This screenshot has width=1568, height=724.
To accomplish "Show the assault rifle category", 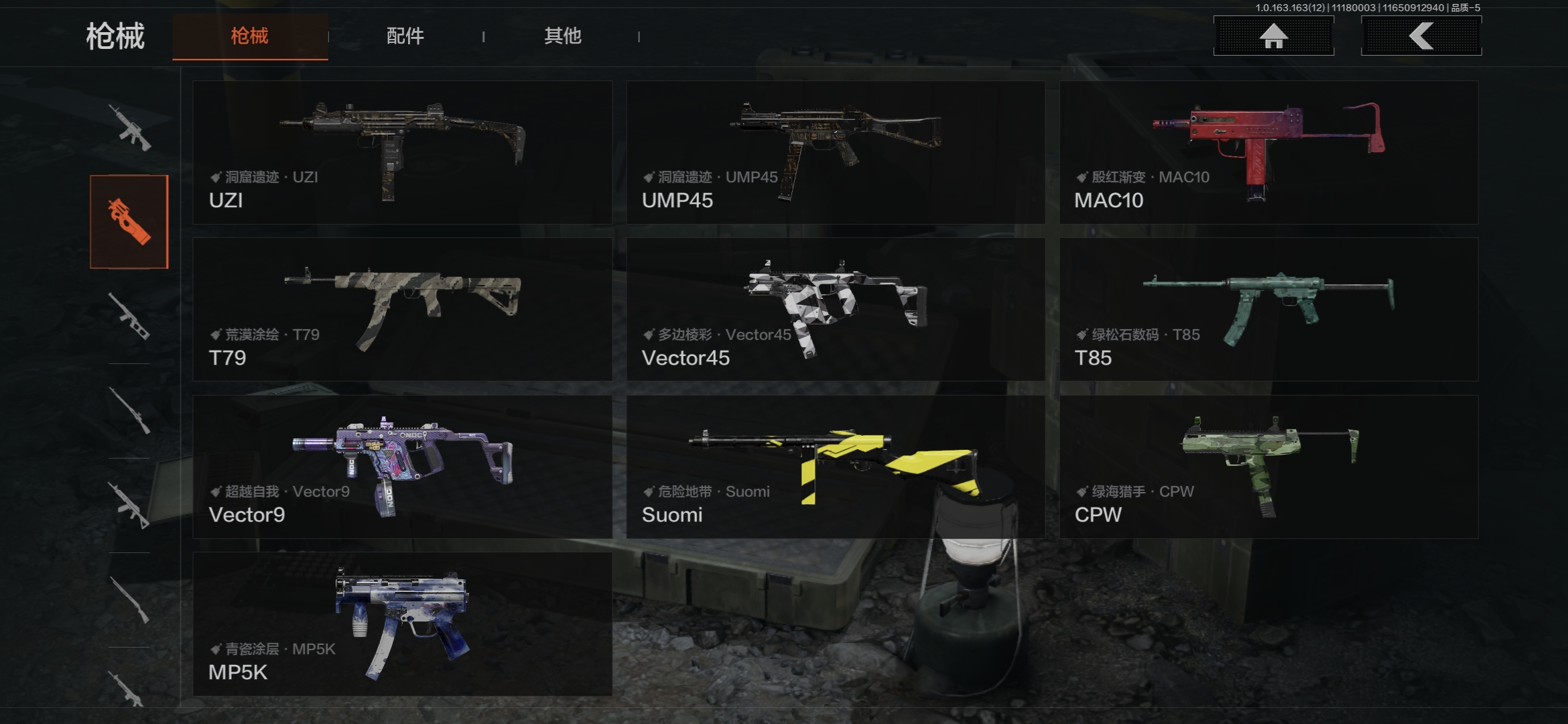I will click(x=129, y=127).
